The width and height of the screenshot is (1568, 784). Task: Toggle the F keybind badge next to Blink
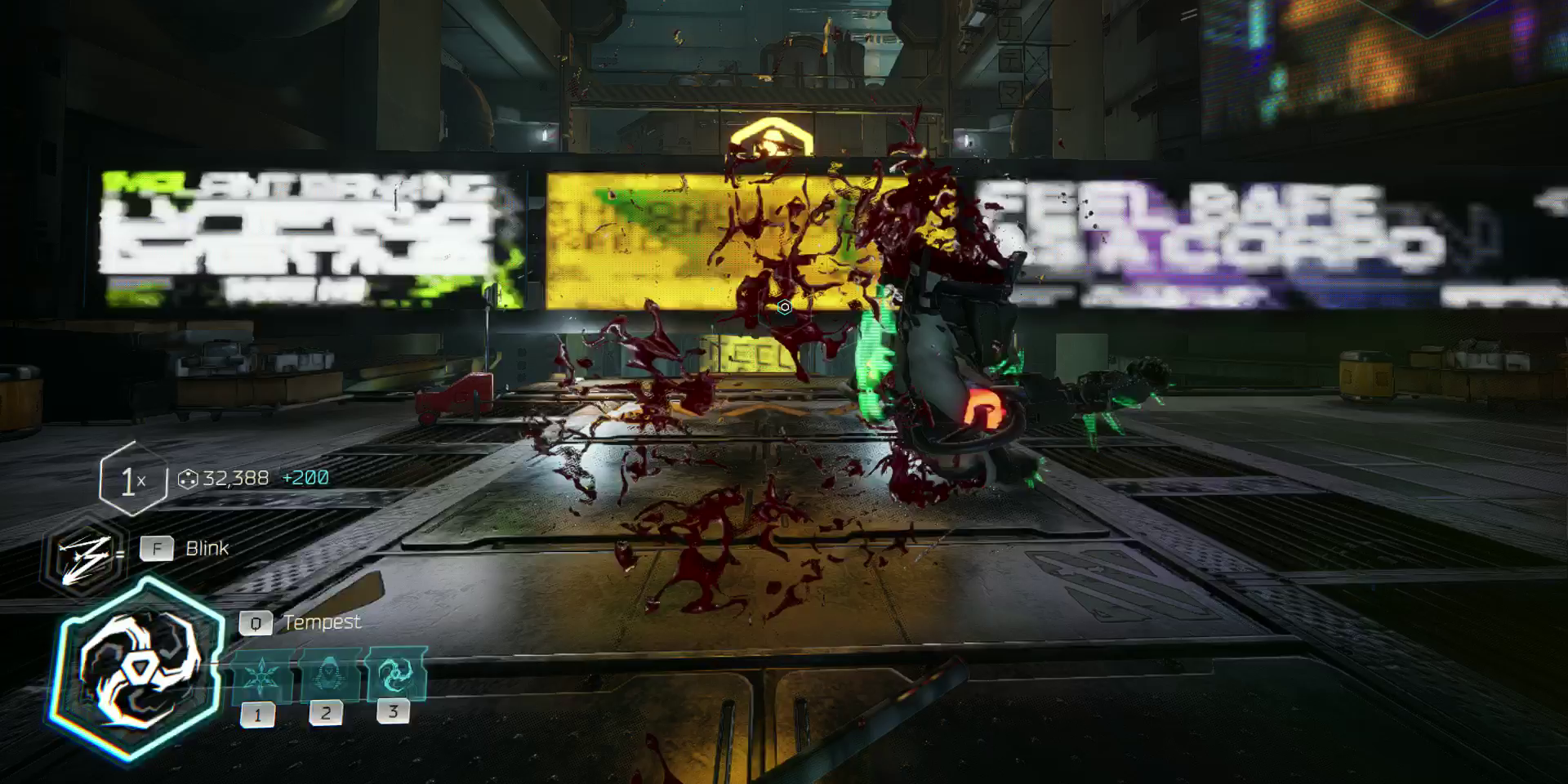click(x=157, y=549)
